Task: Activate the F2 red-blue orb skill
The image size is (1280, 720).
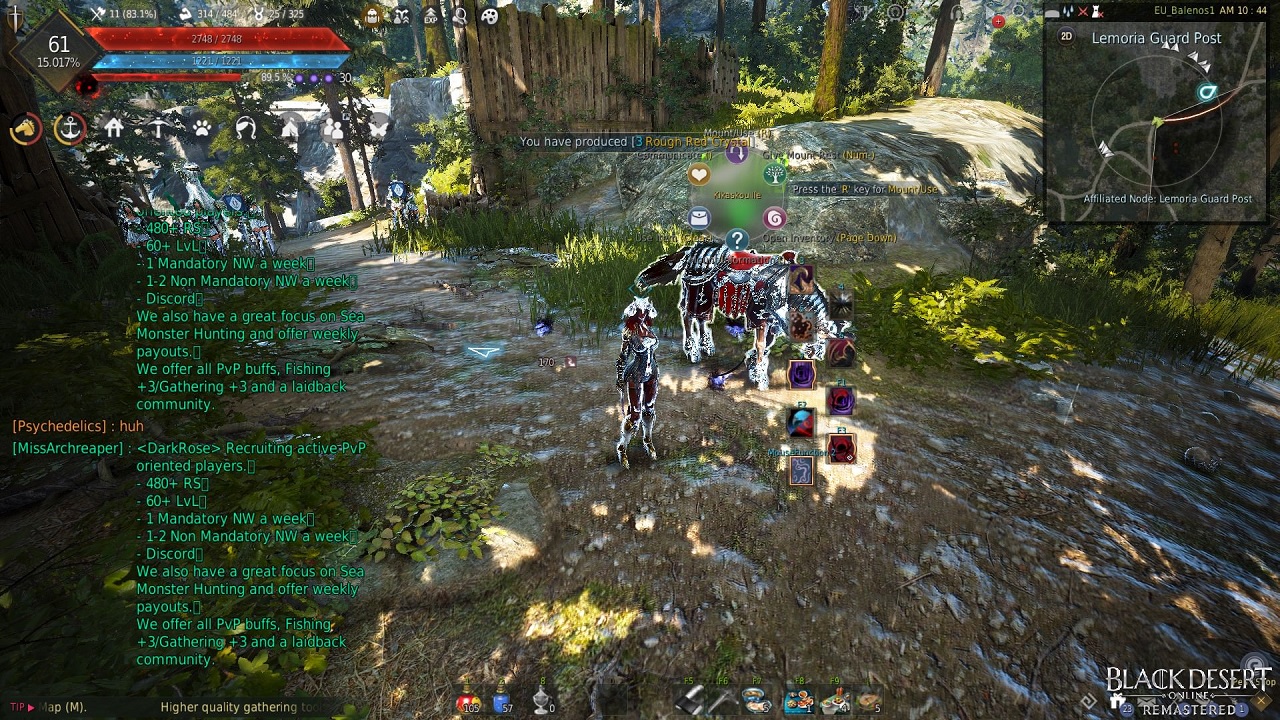Action: [x=801, y=423]
